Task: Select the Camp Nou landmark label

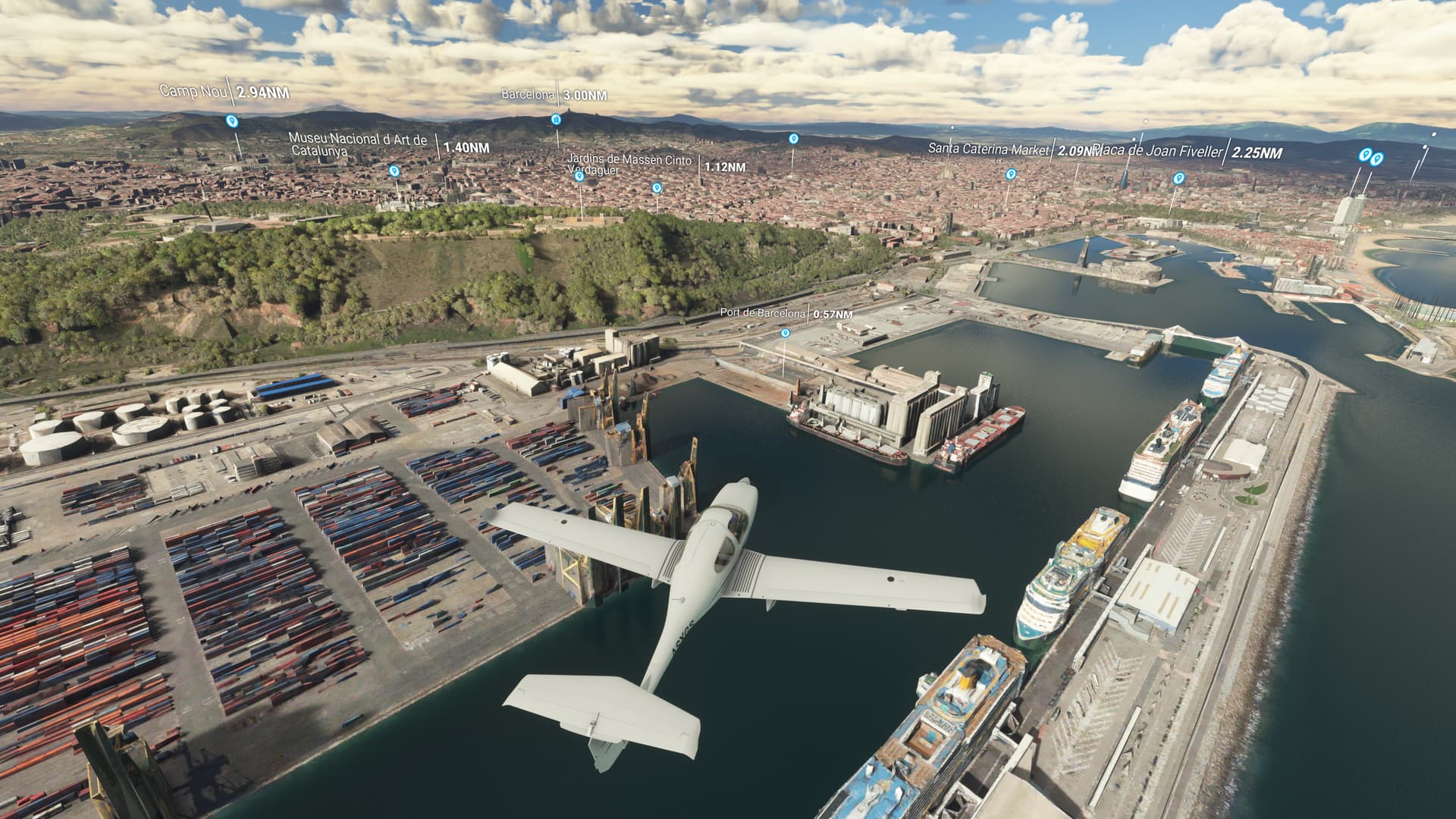Action: pos(191,92)
